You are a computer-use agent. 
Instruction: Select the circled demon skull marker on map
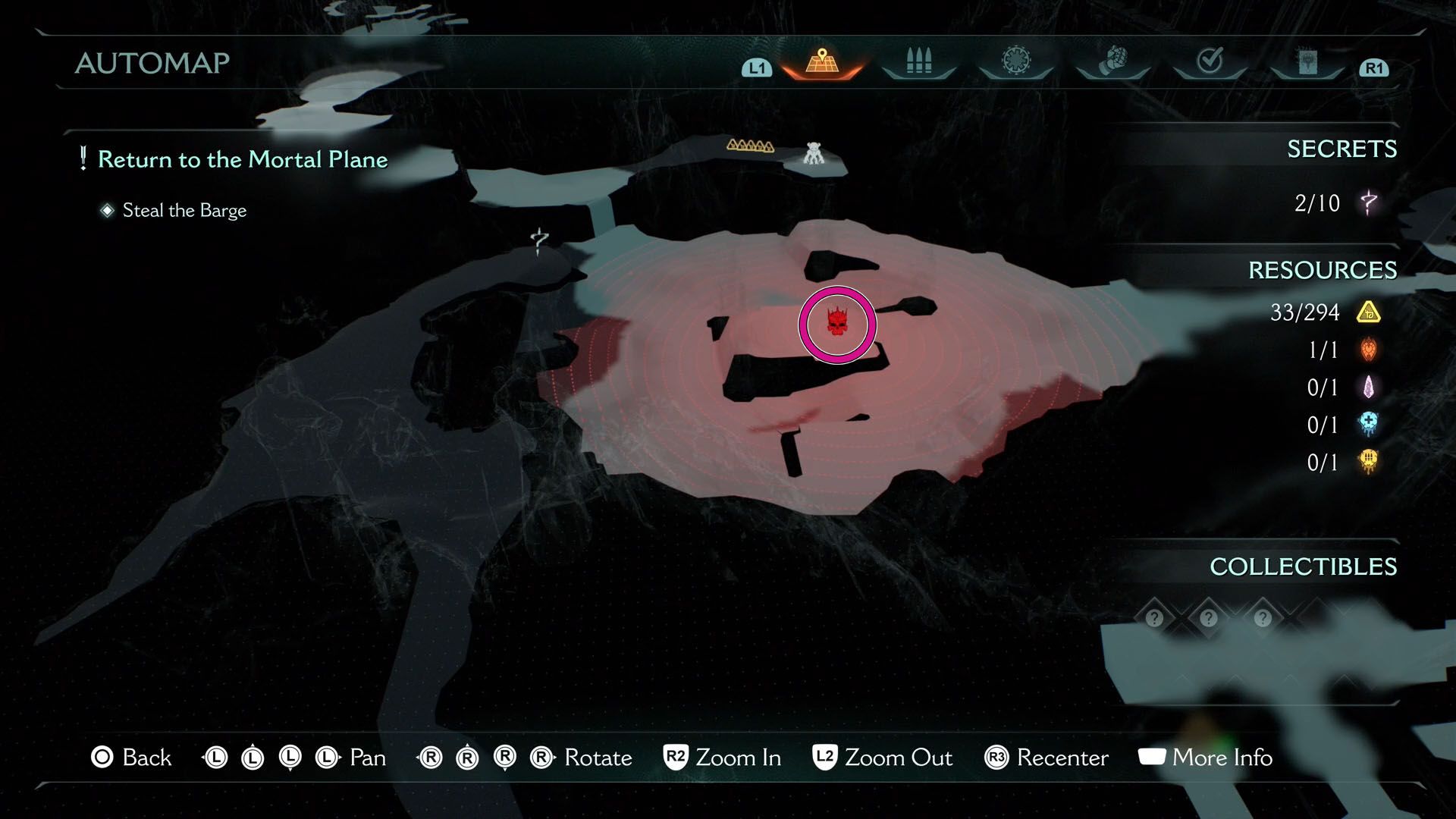pos(836,324)
